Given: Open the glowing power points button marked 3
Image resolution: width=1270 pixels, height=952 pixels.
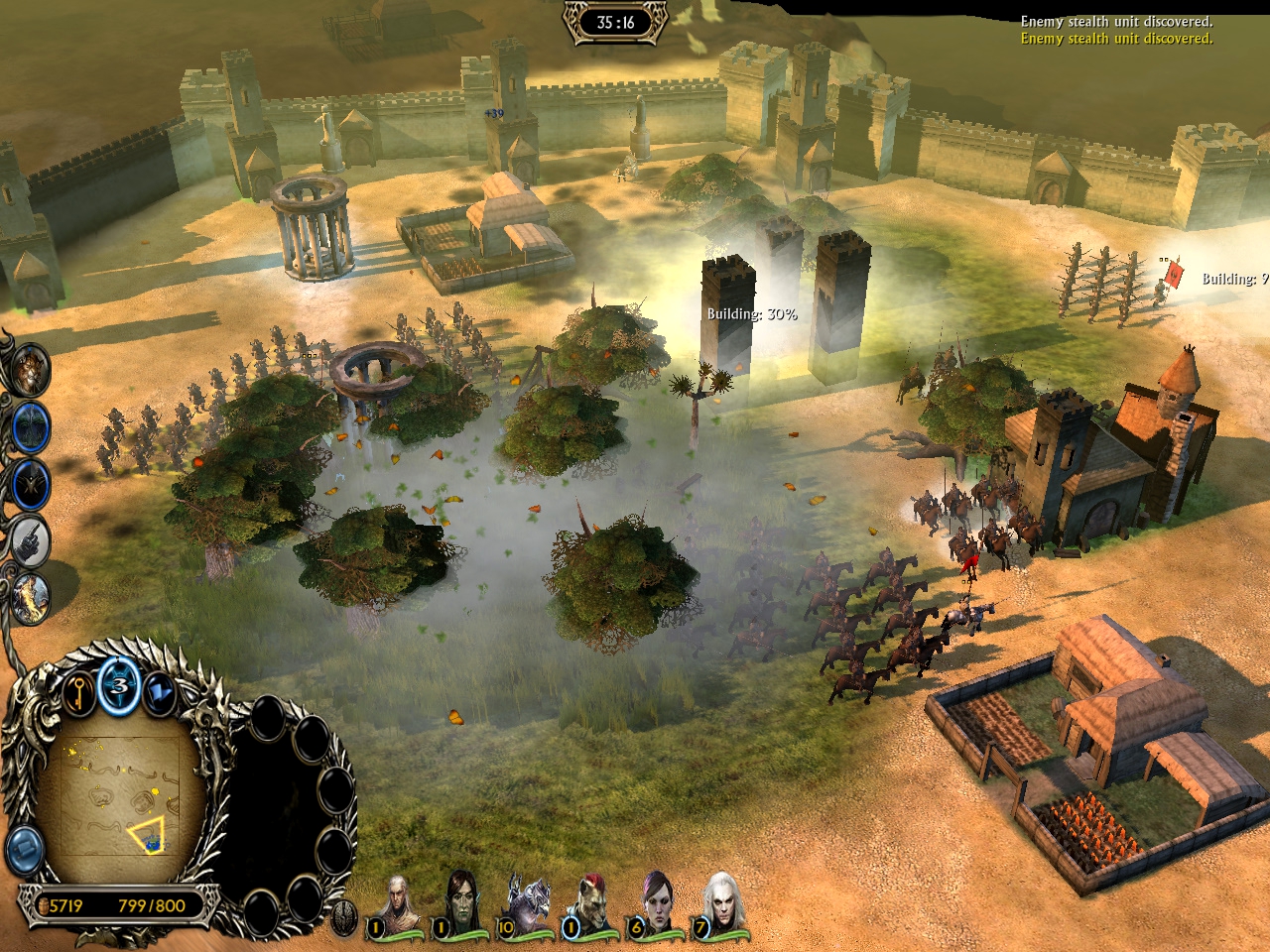Looking at the screenshot, I should pyautogui.click(x=120, y=685).
